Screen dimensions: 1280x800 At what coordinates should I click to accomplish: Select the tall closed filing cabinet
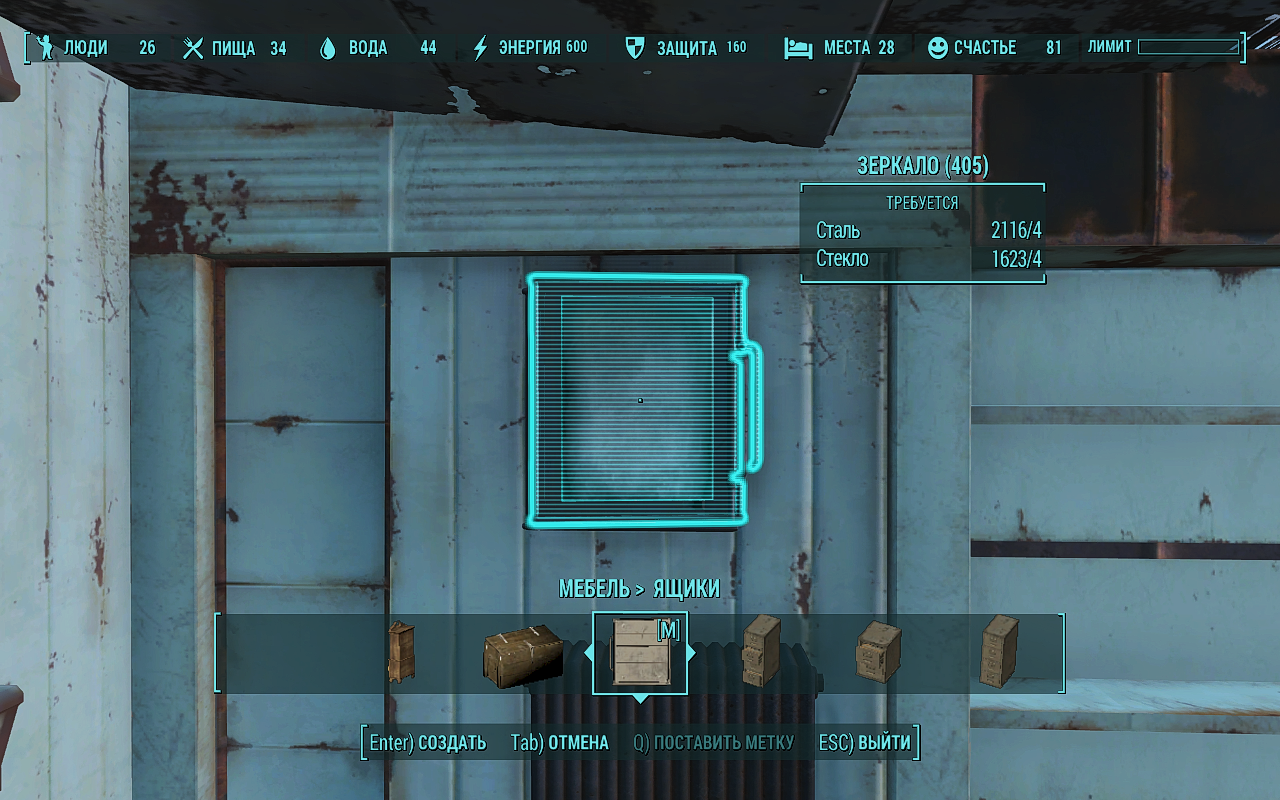coord(999,651)
